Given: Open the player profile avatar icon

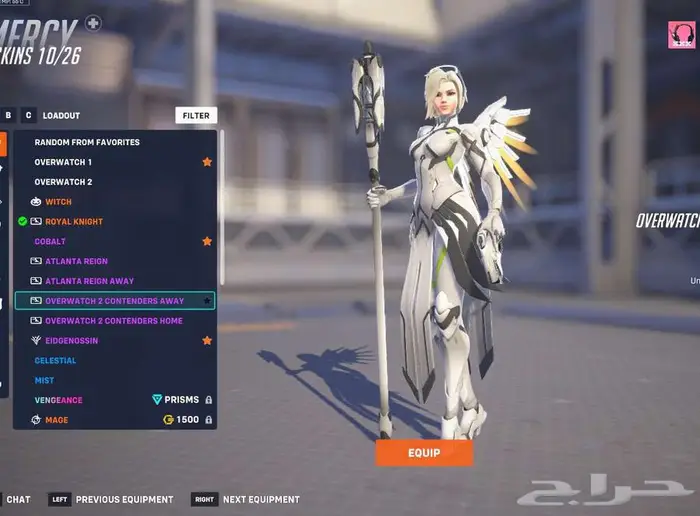Looking at the screenshot, I should pos(681,36).
